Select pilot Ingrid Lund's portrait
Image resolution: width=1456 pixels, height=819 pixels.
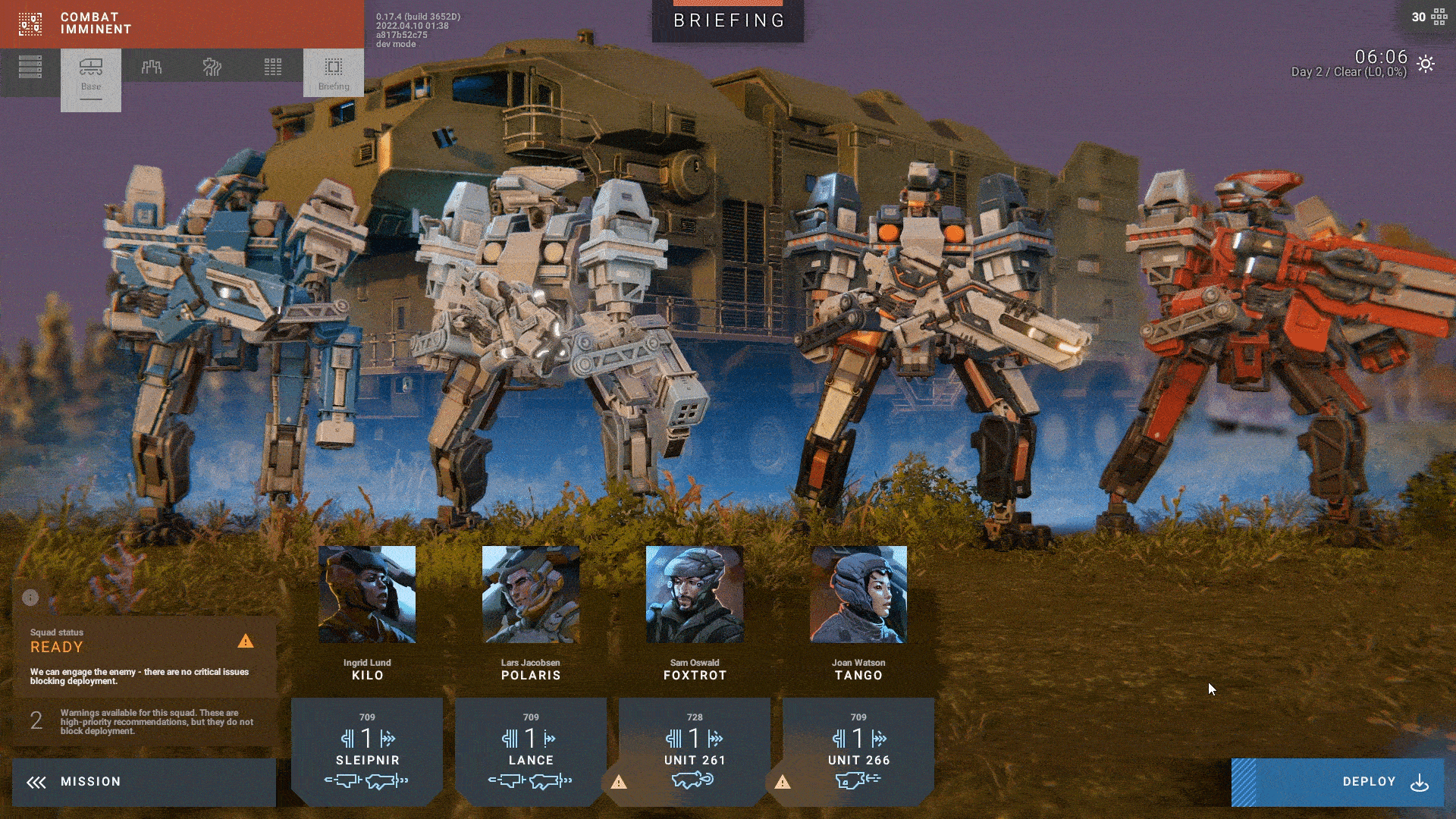pyautogui.click(x=367, y=595)
